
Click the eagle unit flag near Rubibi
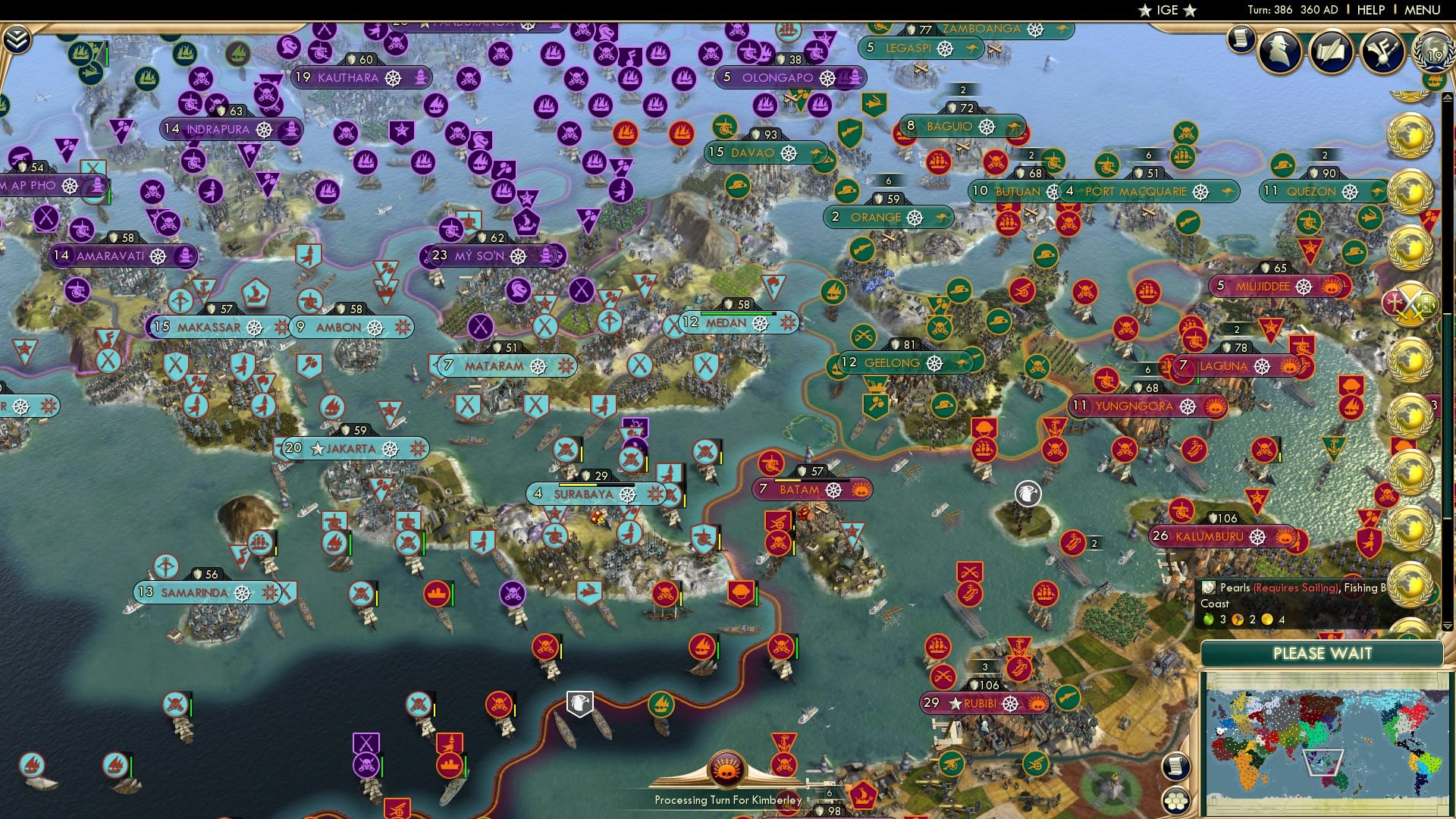coord(579,703)
